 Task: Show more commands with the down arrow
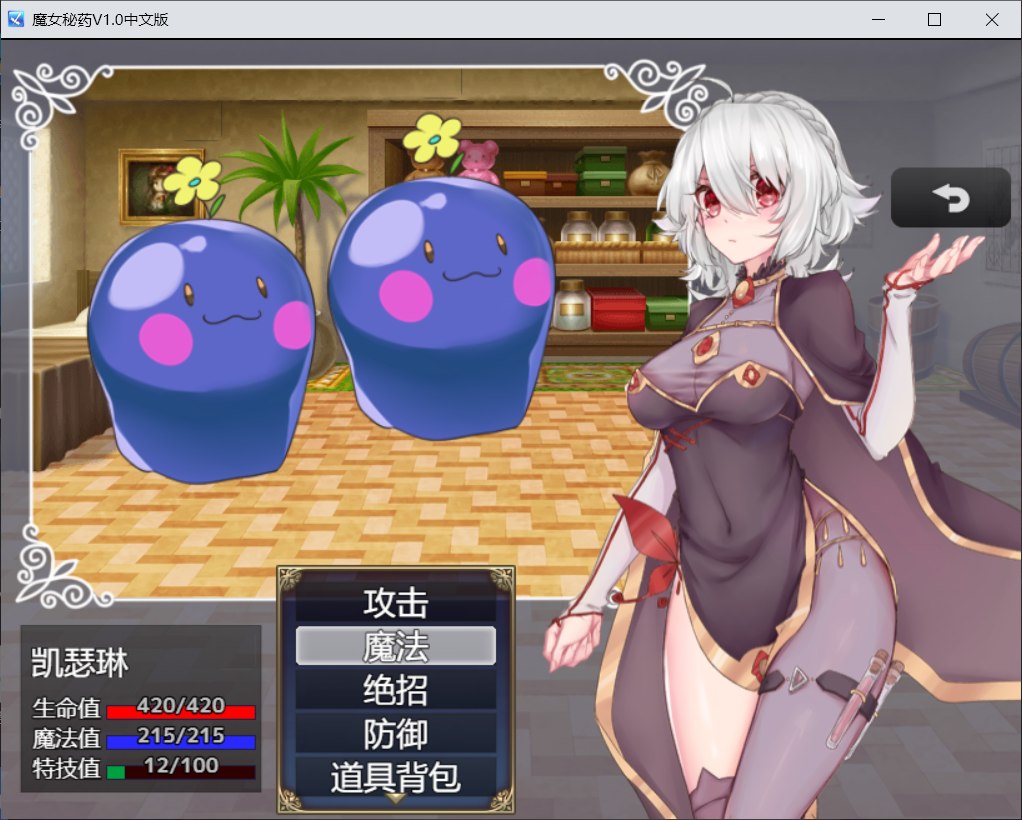coord(396,799)
